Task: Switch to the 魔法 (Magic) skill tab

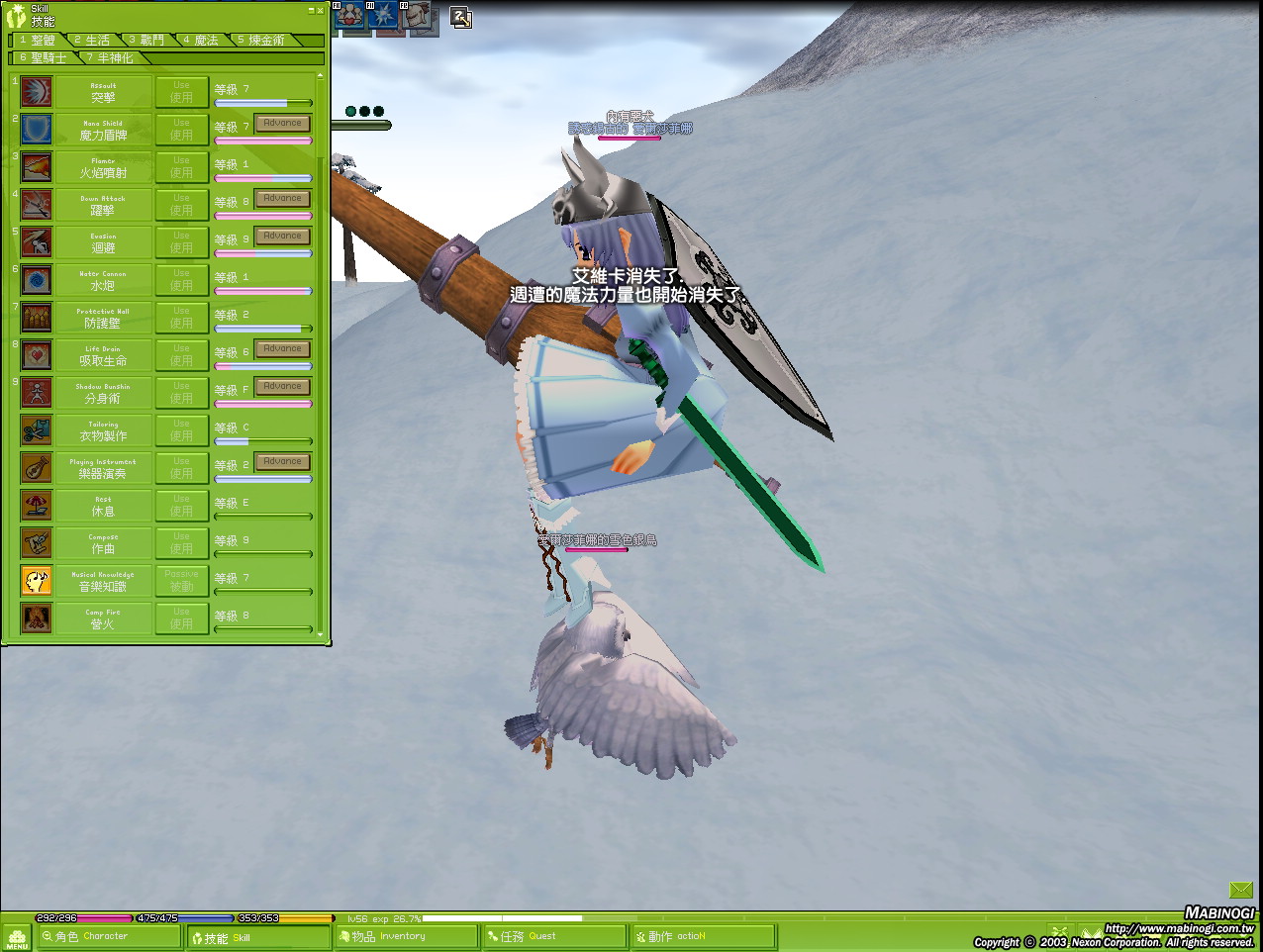Action: pos(204,41)
